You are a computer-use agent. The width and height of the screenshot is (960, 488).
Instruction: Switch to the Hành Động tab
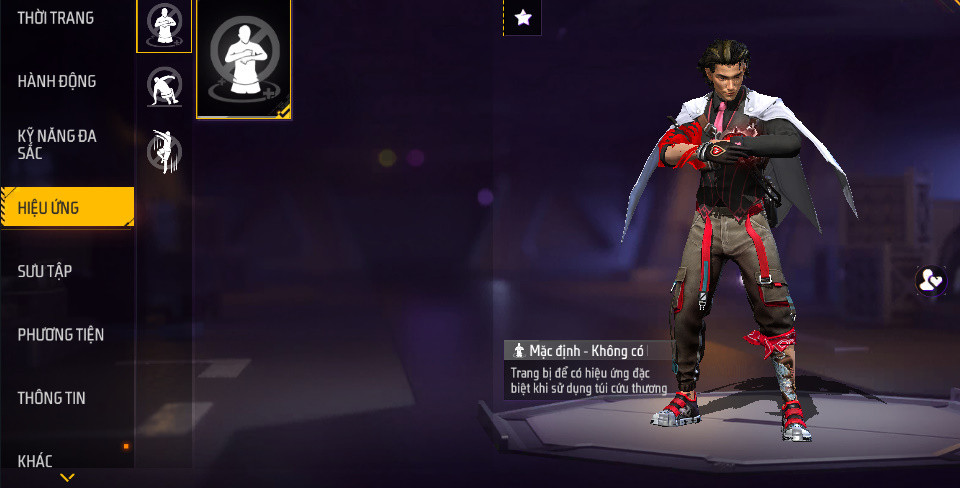[x=57, y=82]
